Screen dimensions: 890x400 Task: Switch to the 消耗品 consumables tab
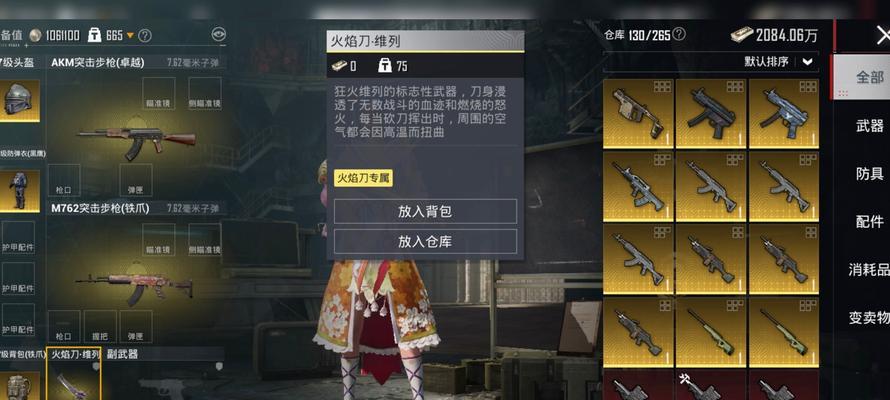pyautogui.click(x=869, y=269)
